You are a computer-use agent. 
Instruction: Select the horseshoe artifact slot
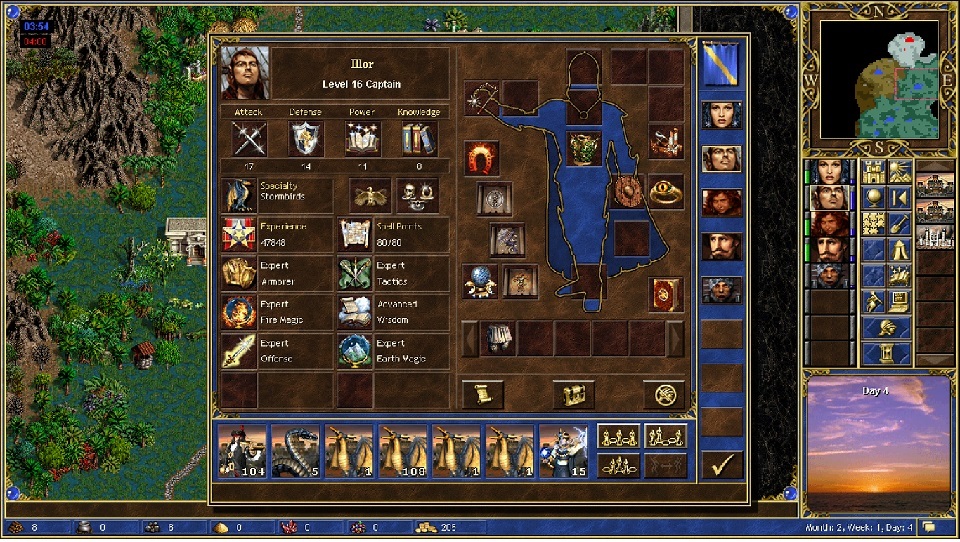pyautogui.click(x=483, y=157)
